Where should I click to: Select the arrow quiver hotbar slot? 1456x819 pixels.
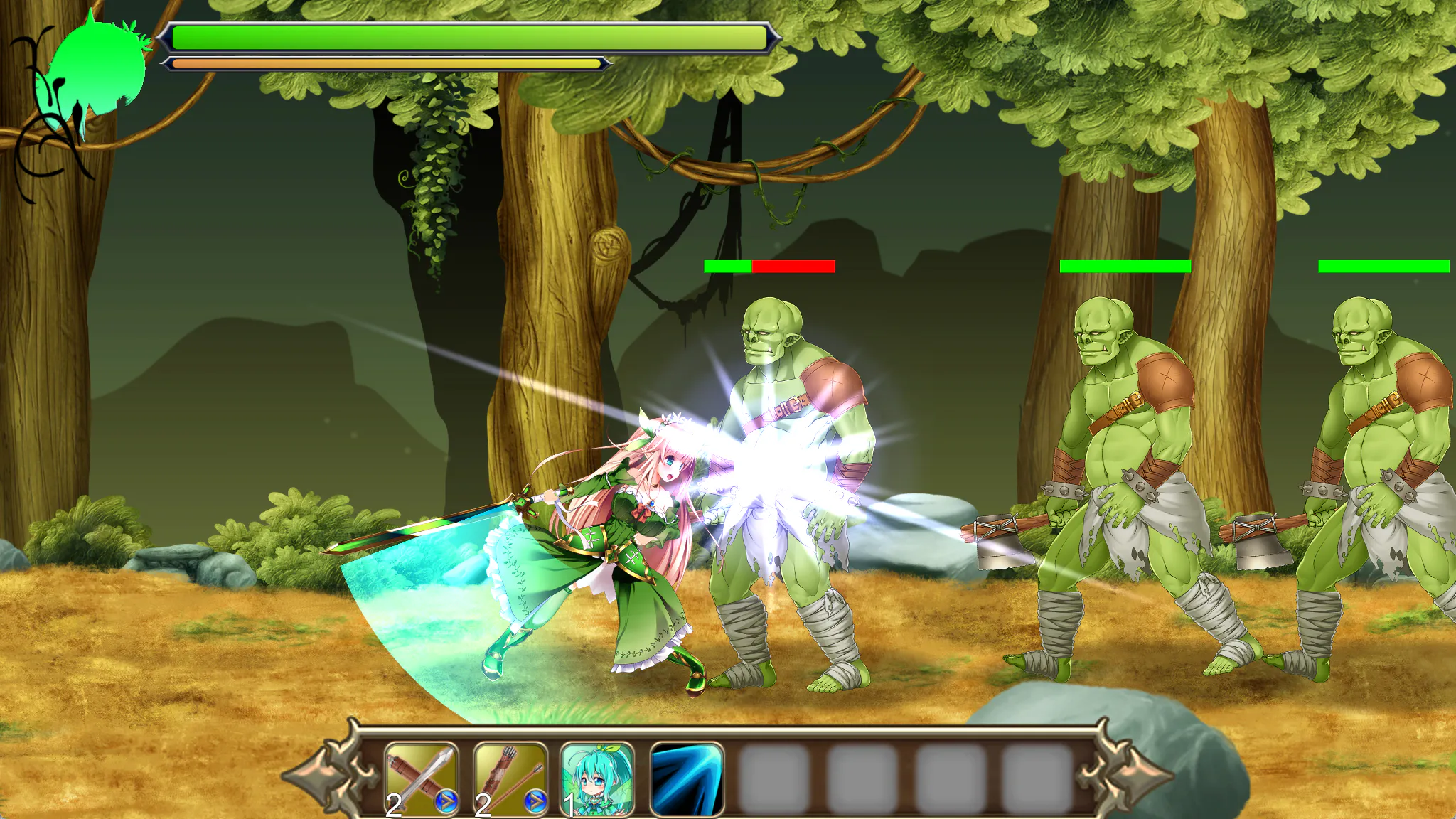coord(510,779)
